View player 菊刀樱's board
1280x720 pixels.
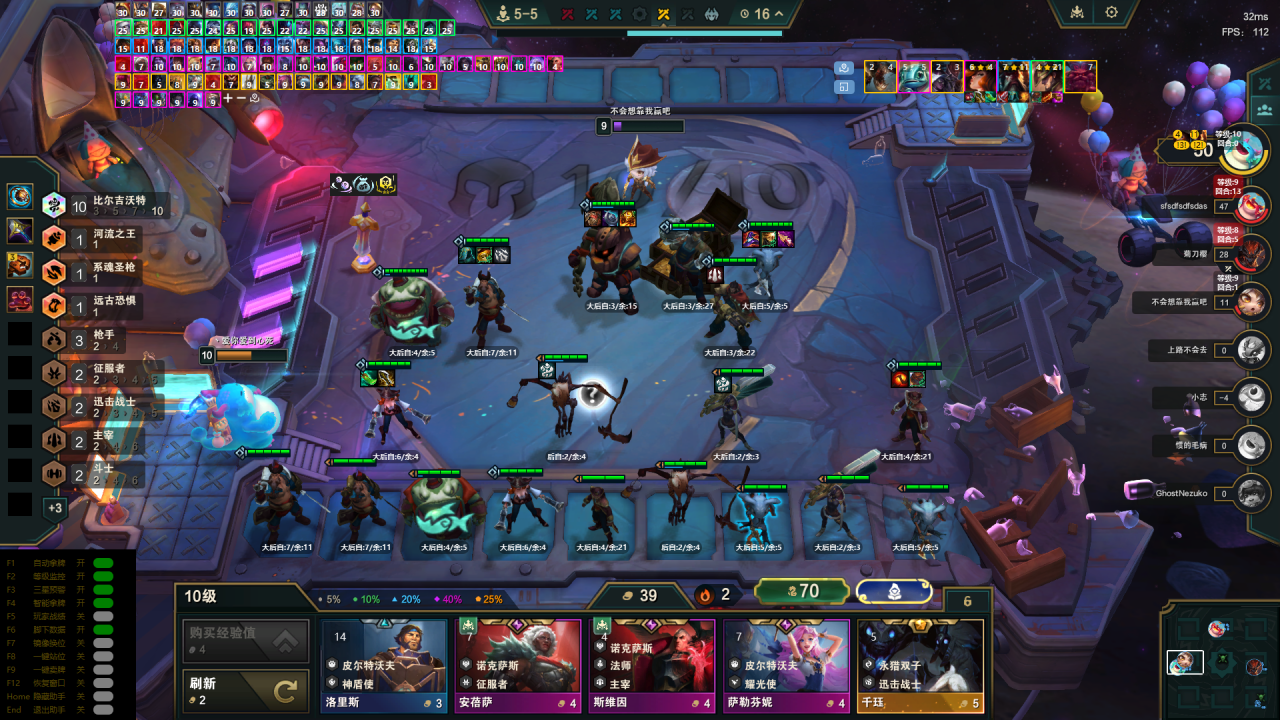pyautogui.click(x=1251, y=254)
